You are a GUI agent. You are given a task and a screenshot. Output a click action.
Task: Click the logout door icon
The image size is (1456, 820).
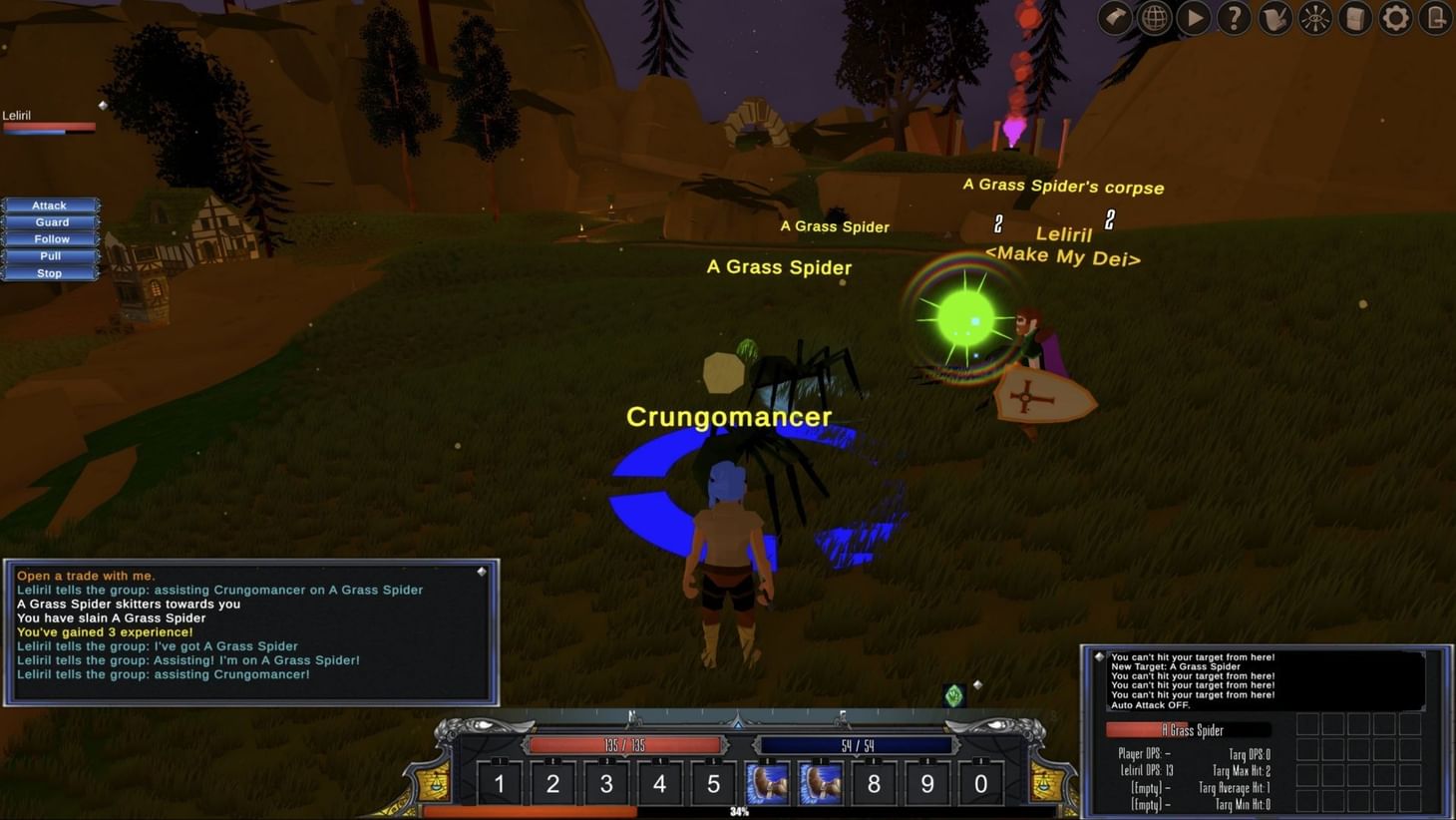pyautogui.click(x=1434, y=17)
